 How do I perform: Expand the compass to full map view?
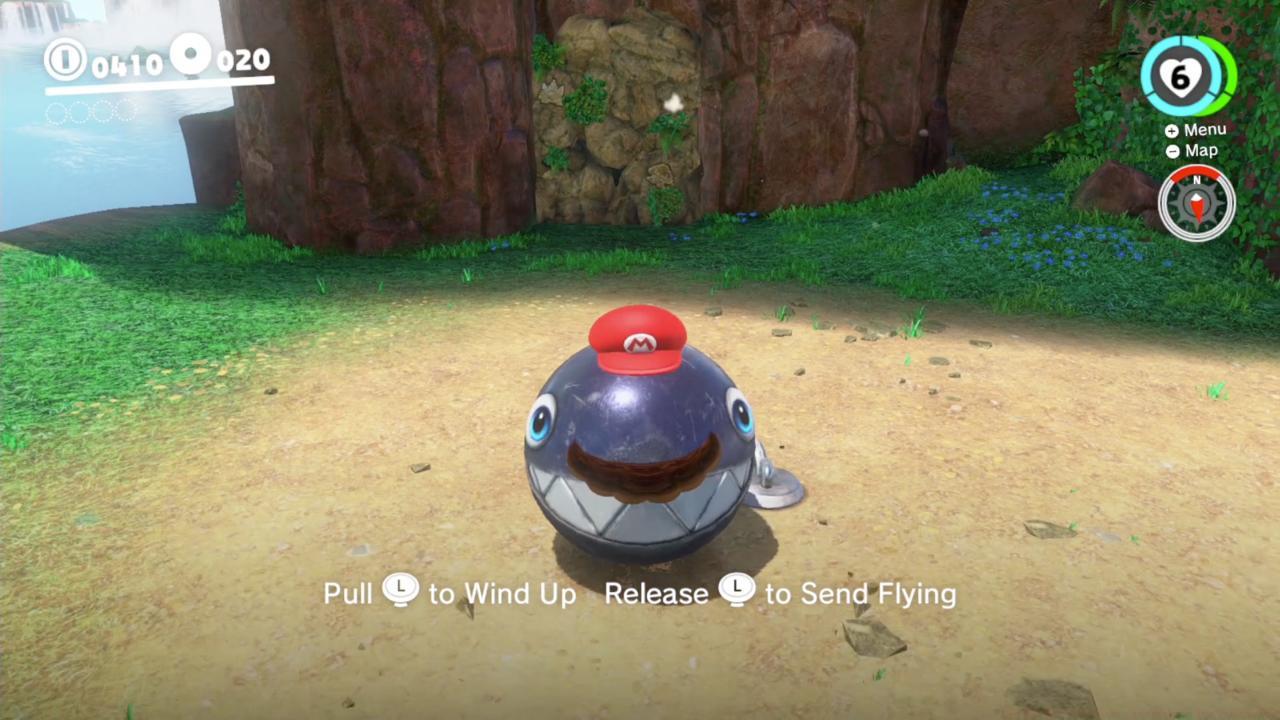click(x=1197, y=203)
